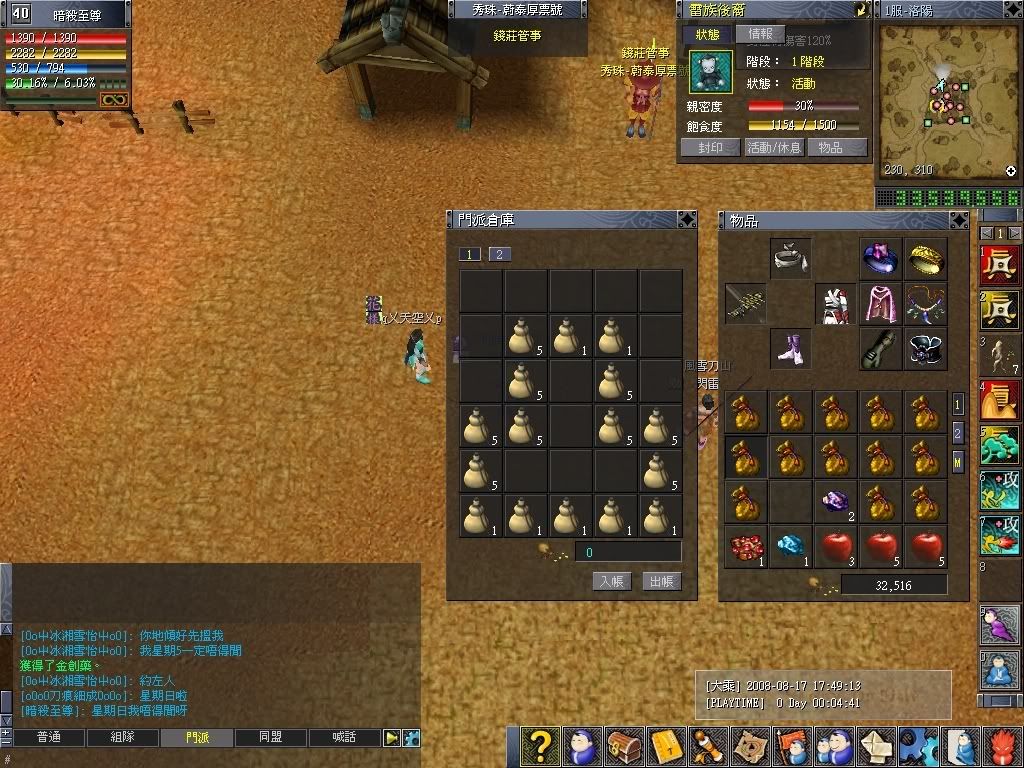This screenshot has height=768, width=1024.
Task: Zoom the minimap with the plus button
Action: [x=1011, y=171]
